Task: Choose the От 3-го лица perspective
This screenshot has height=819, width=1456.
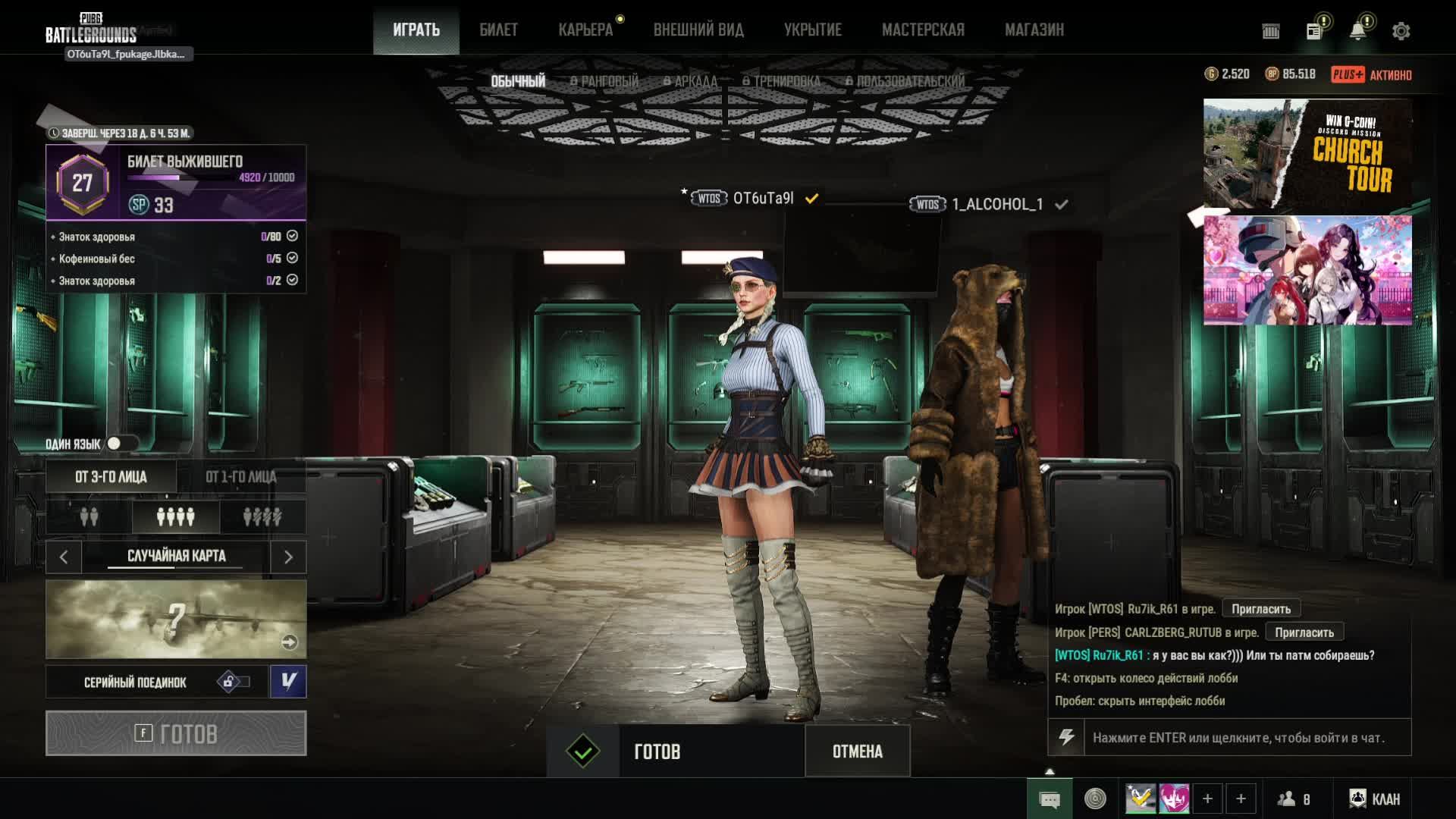Action: 111,477
